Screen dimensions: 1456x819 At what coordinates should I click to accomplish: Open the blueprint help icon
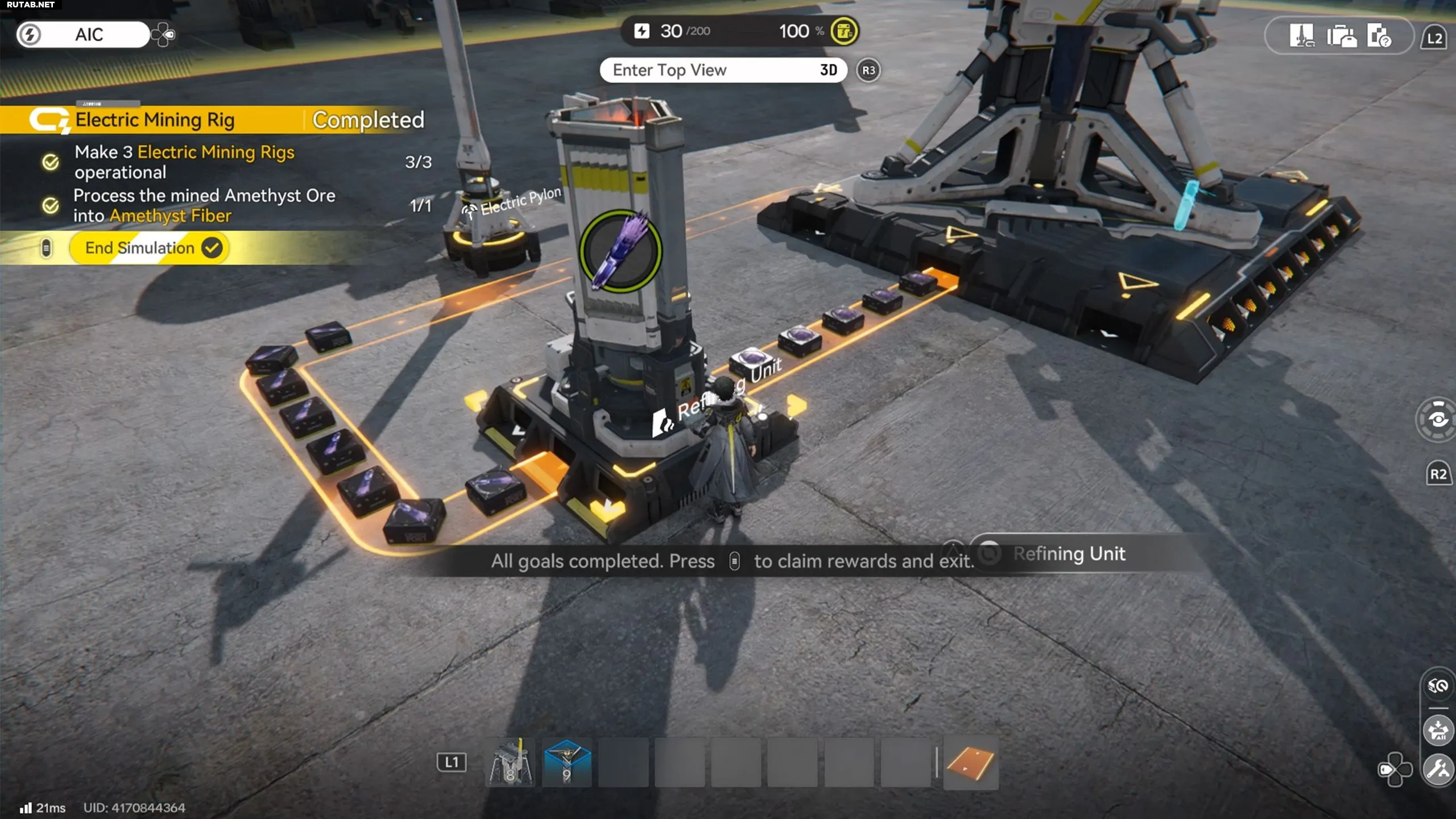pos(1380,36)
